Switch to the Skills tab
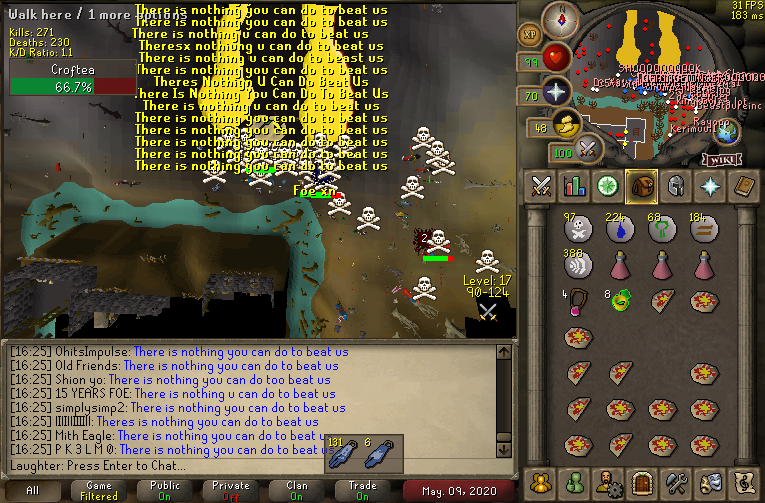Screen dimensions: 765x503 coord(575,185)
